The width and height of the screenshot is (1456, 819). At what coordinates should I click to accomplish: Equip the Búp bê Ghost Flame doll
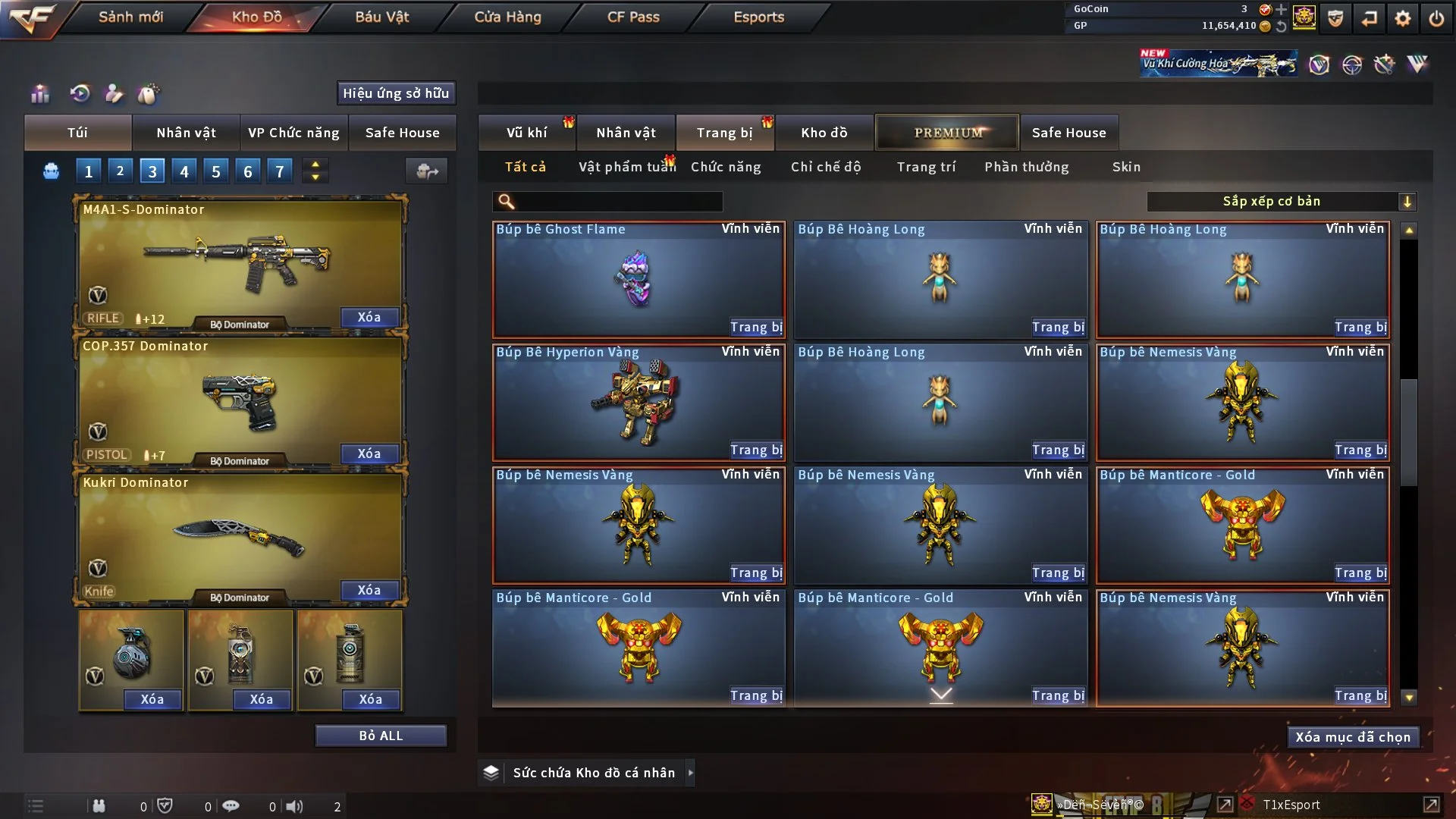pos(755,328)
